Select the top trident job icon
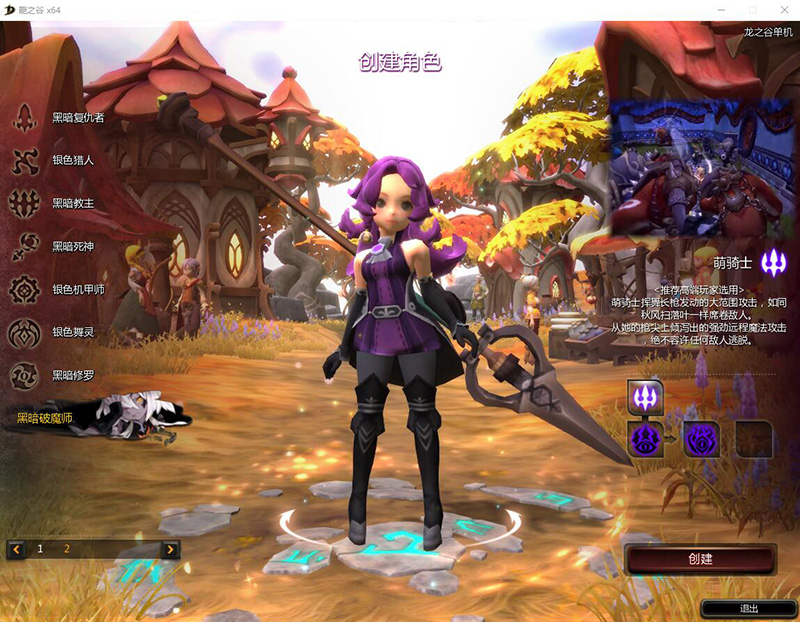Viewport: 800px width, 622px height. pos(645,397)
